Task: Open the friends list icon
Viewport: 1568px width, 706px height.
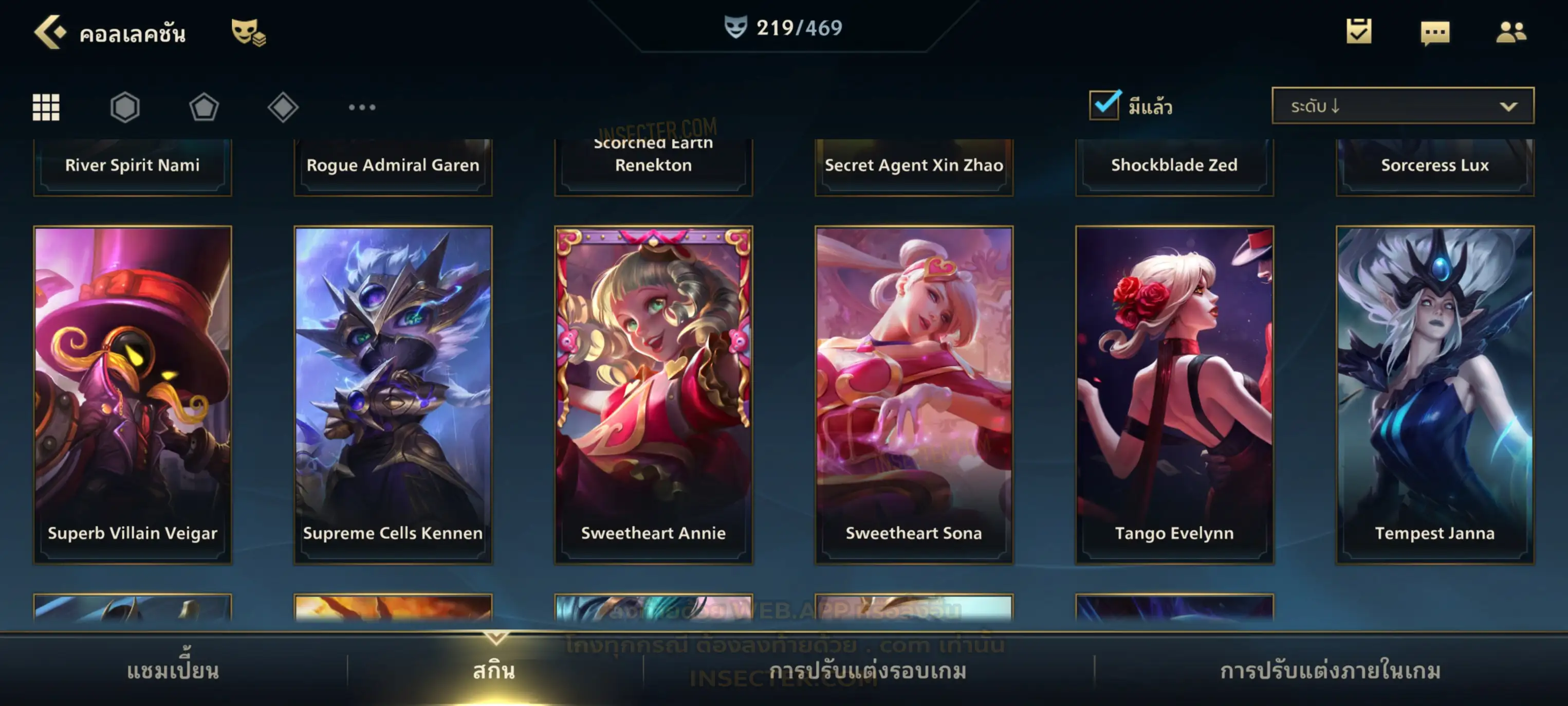Action: (x=1510, y=32)
